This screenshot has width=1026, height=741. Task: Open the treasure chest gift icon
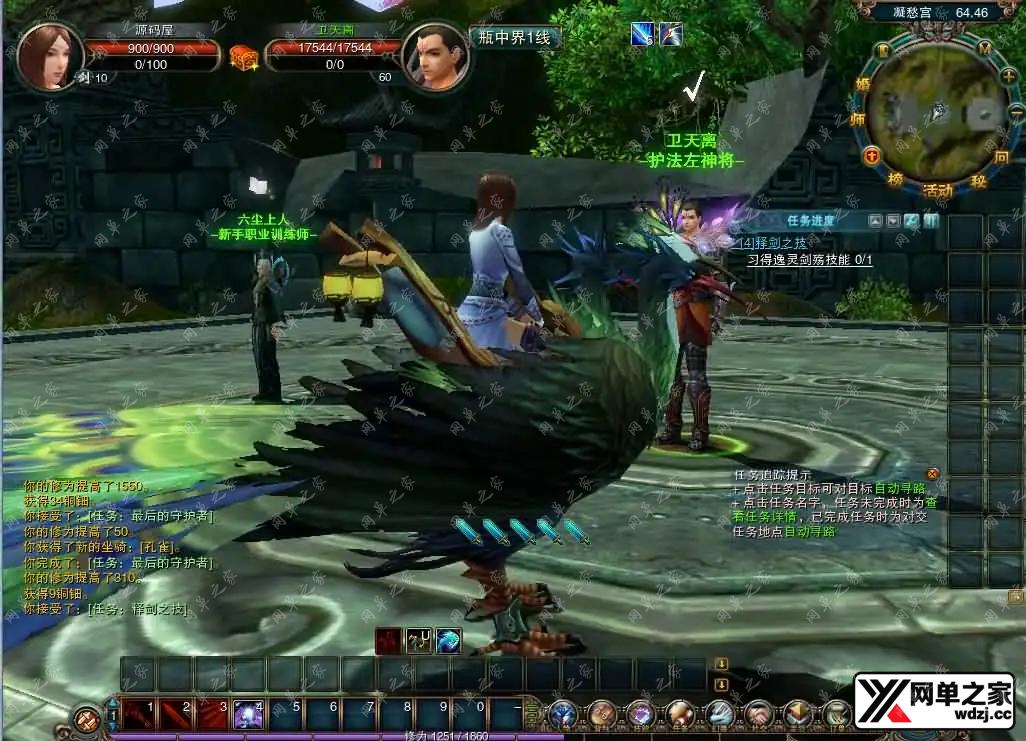(x=243, y=57)
